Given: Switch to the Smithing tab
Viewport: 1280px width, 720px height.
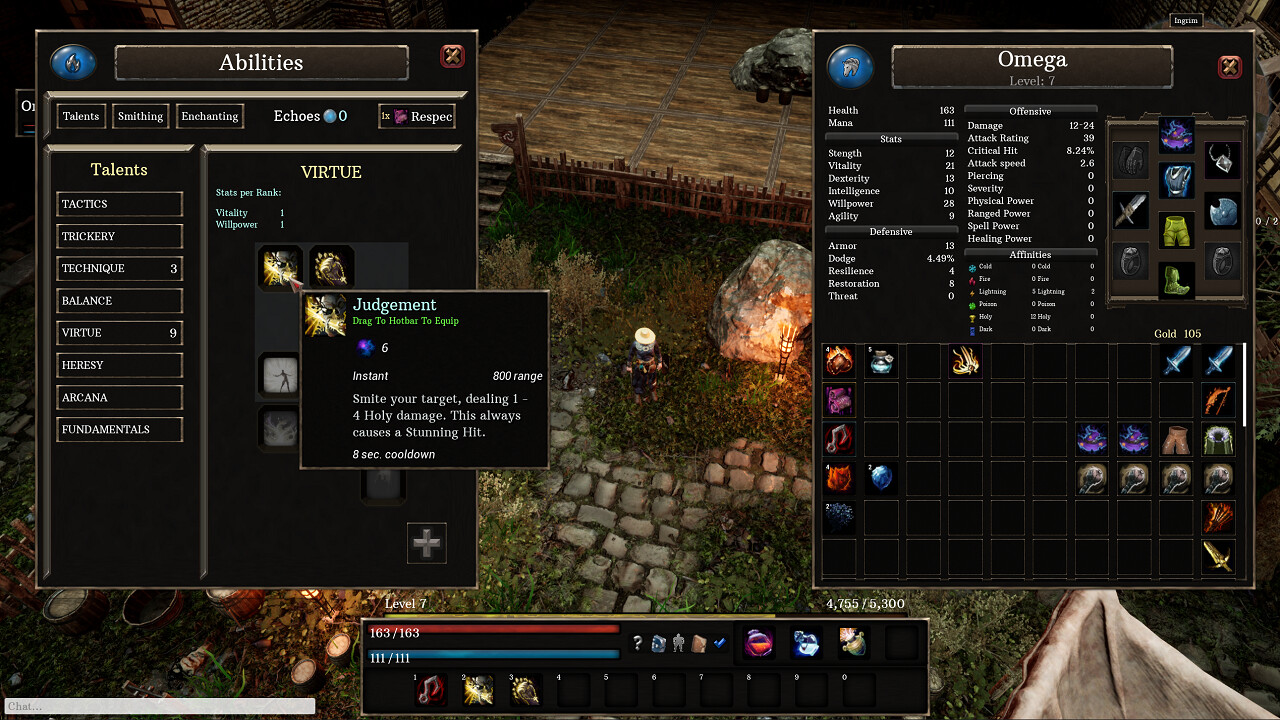Looking at the screenshot, I should (x=140, y=116).
